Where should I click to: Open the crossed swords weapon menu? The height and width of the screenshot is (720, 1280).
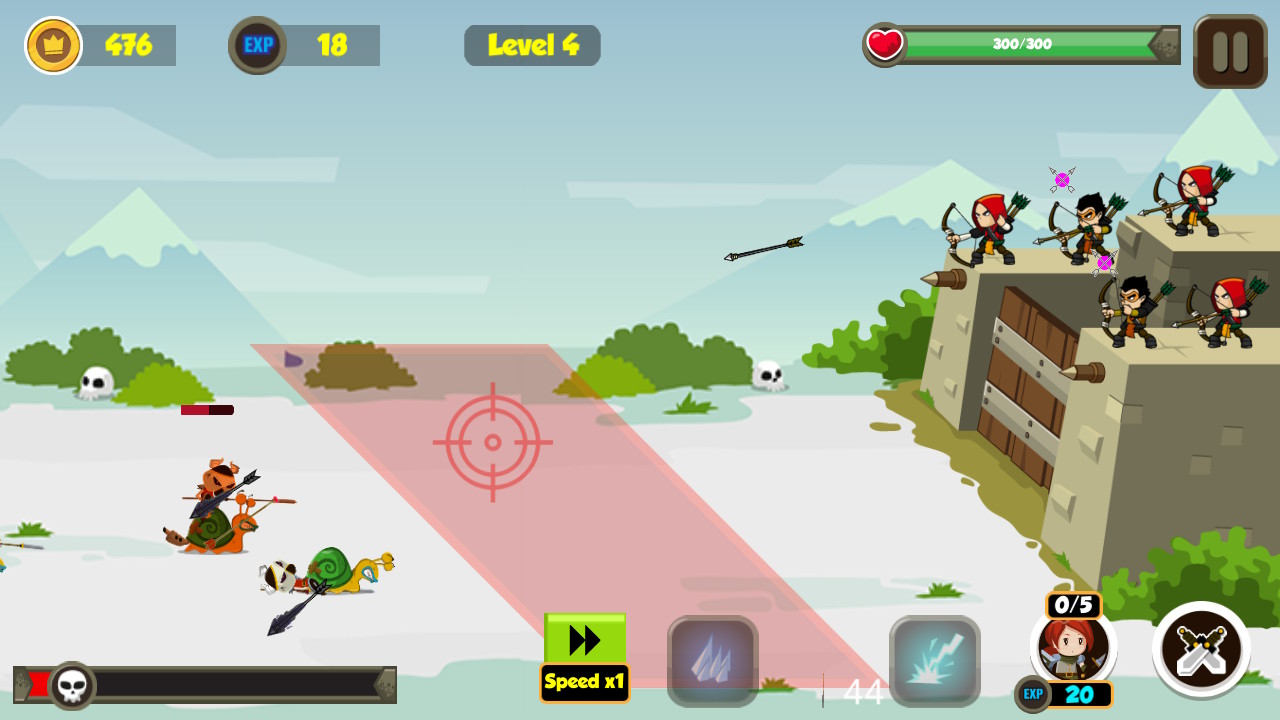click(1202, 650)
